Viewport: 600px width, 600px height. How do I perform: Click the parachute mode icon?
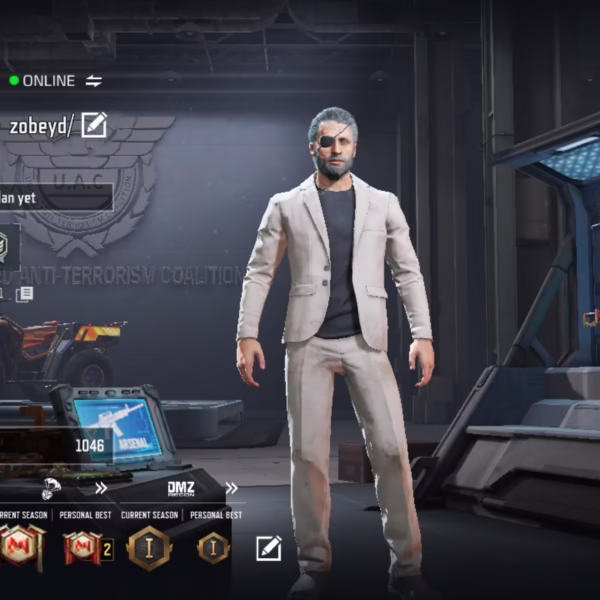(53, 489)
